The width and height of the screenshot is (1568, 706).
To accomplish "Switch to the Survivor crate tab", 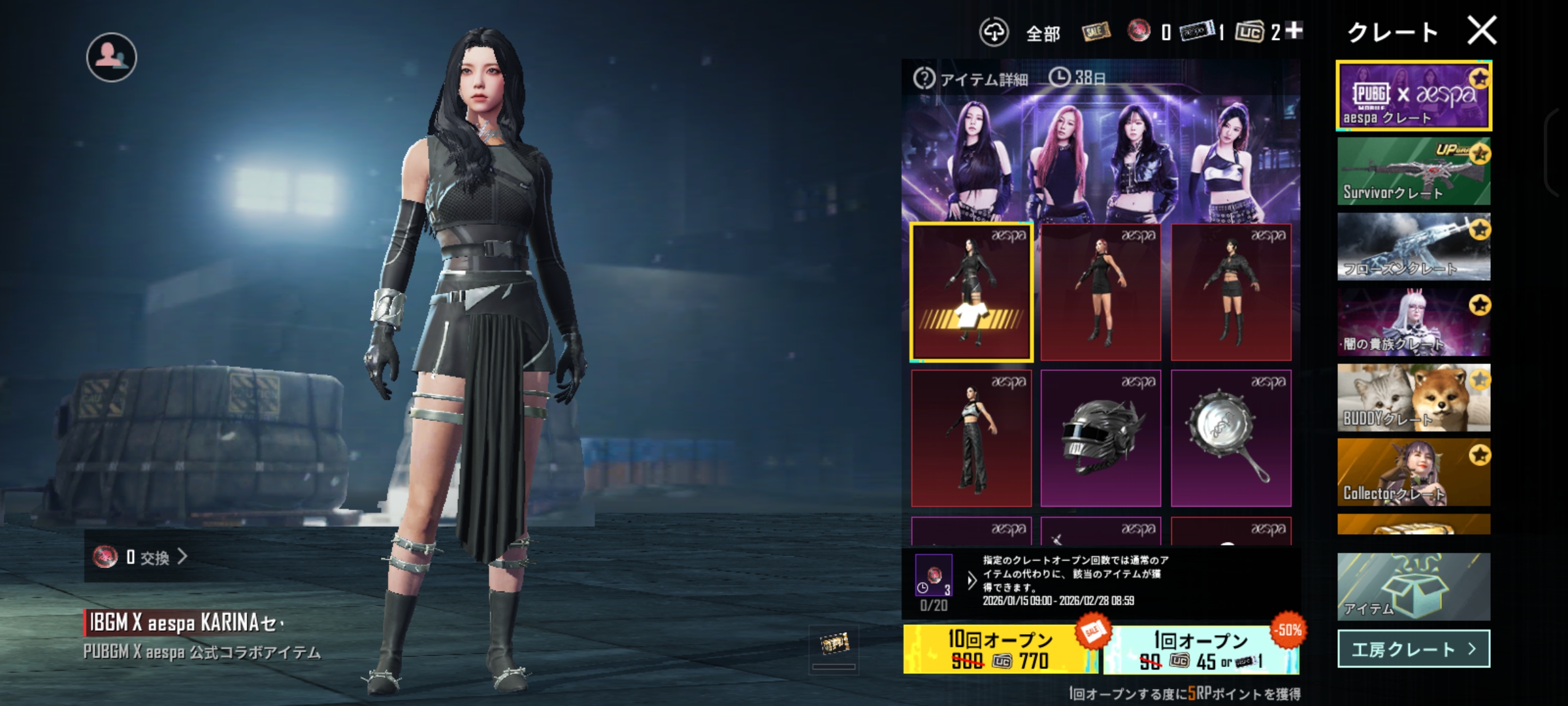I will tap(1414, 171).
